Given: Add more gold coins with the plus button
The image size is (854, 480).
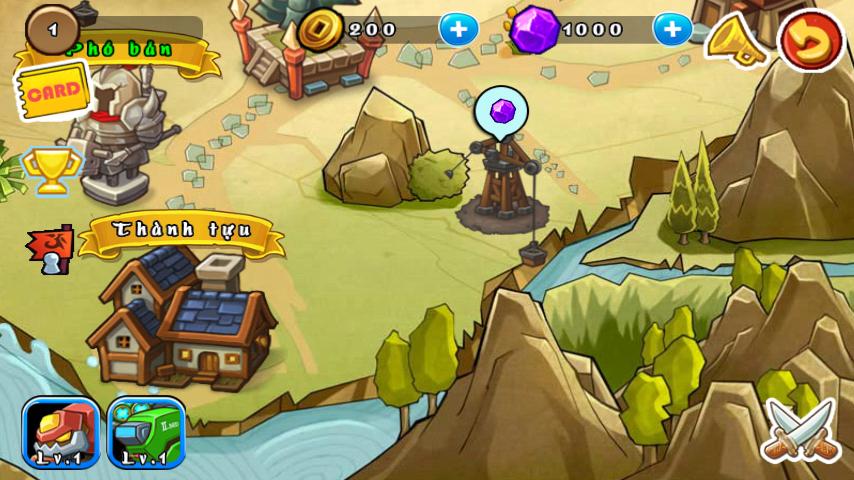Looking at the screenshot, I should pyautogui.click(x=458, y=29).
